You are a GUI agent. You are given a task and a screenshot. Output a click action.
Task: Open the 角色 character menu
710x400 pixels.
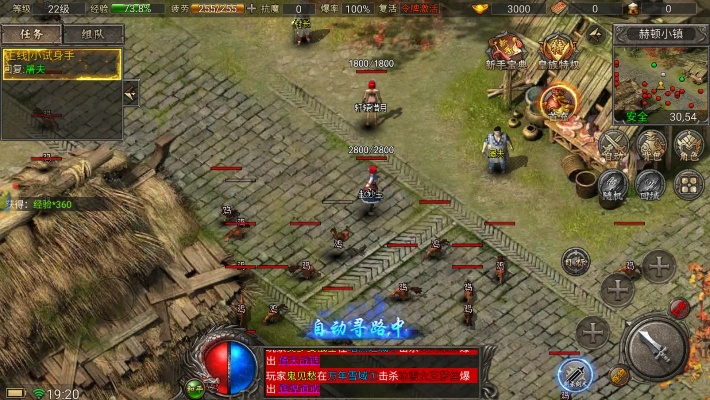(x=688, y=145)
